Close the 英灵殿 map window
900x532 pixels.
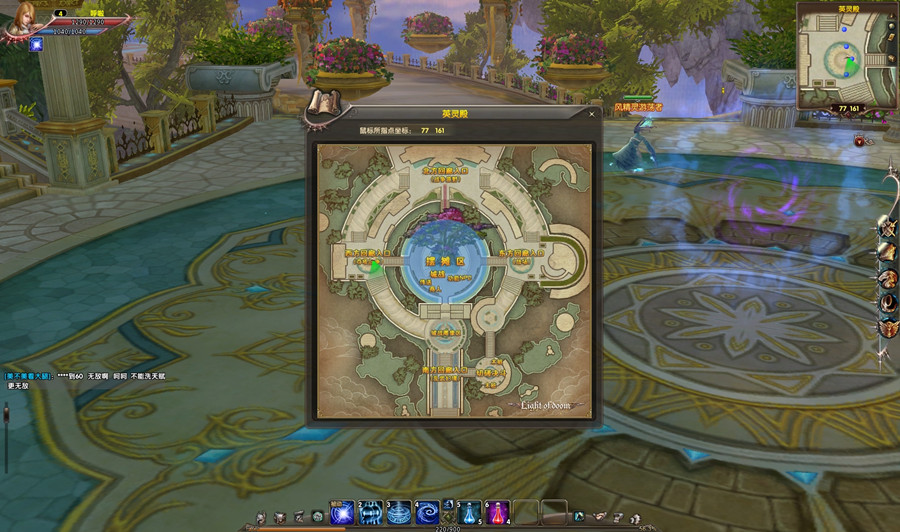coord(591,114)
